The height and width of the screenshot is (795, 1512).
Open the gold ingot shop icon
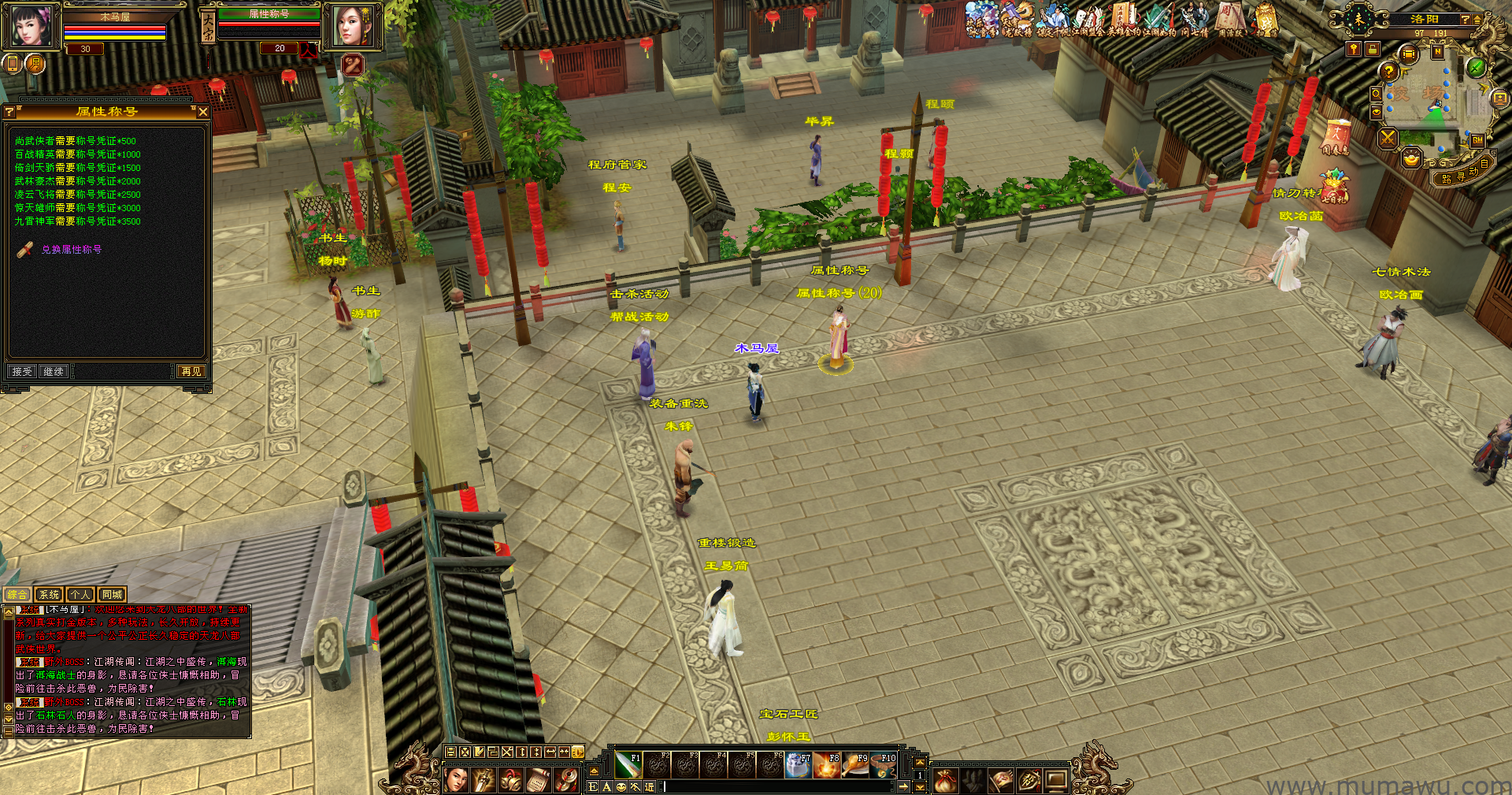[1411, 159]
